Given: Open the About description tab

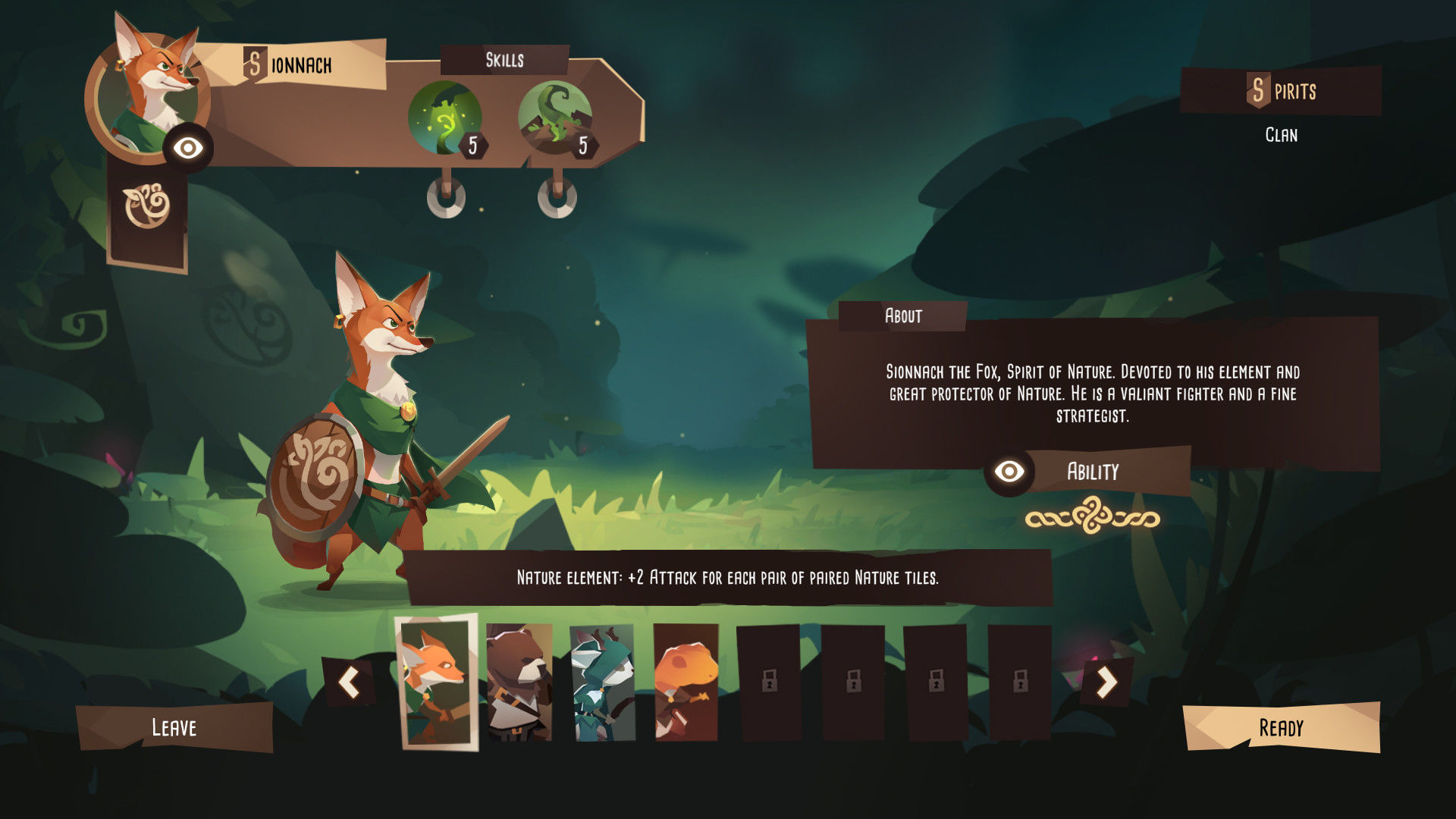Looking at the screenshot, I should 902,315.
